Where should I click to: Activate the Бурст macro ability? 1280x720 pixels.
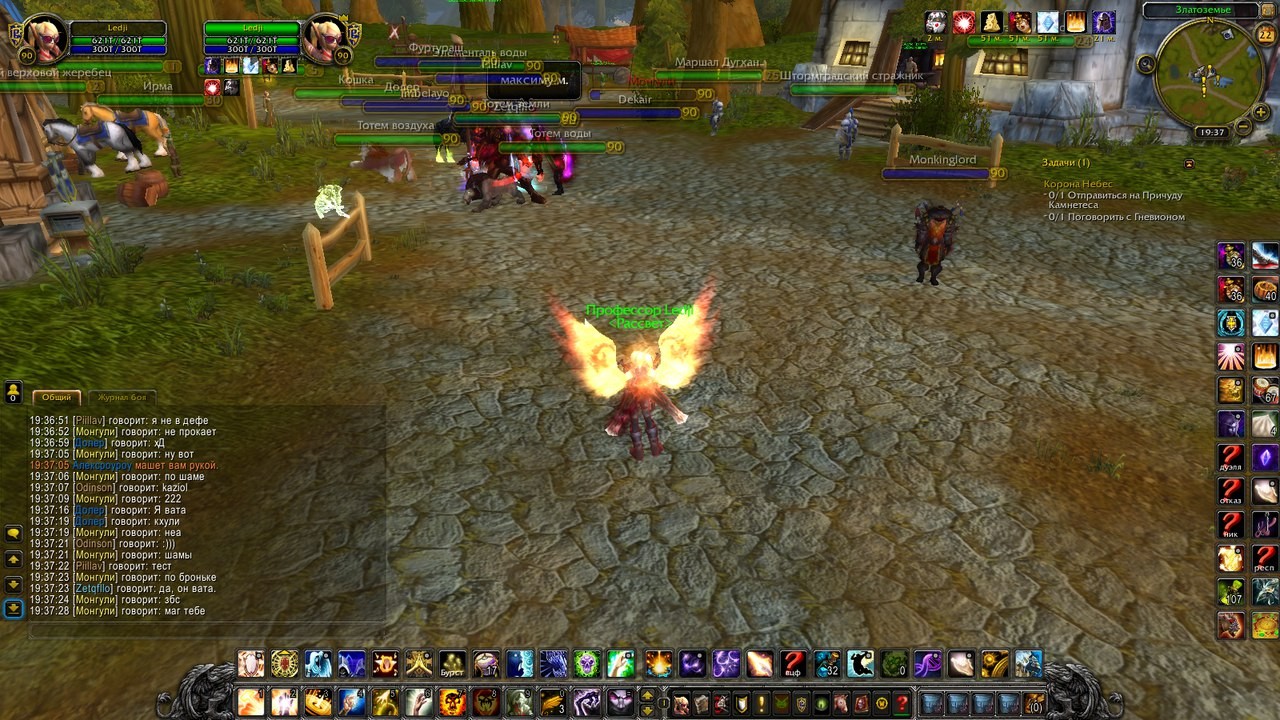[x=452, y=664]
